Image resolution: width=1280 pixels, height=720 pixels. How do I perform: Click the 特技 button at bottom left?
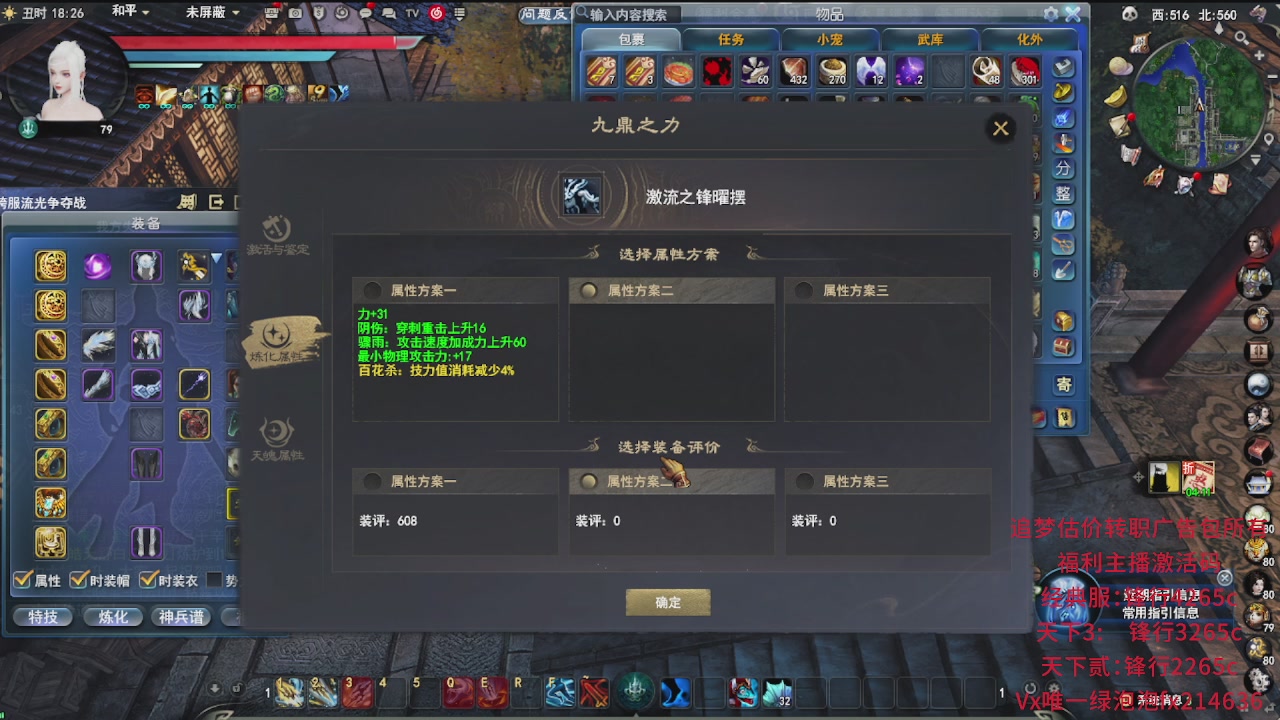tap(42, 617)
